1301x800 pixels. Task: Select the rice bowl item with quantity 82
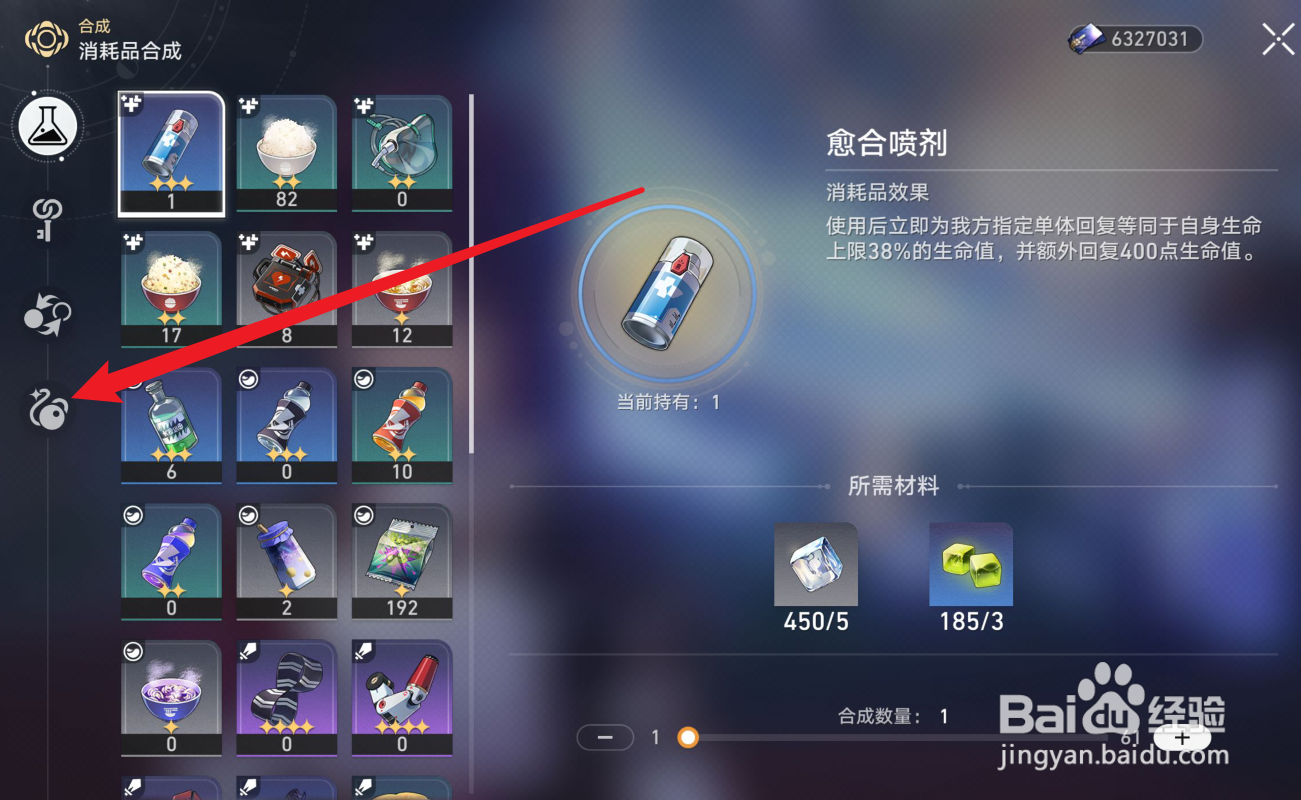(287, 152)
